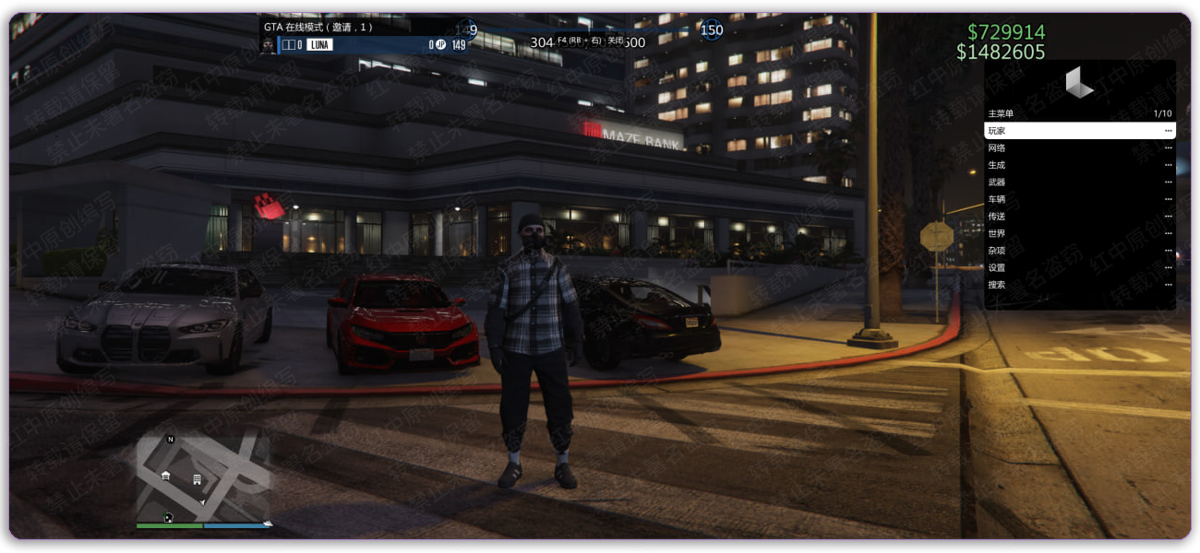The height and width of the screenshot is (553, 1200).
Task: Click the minimap in the corner
Action: (x=203, y=478)
